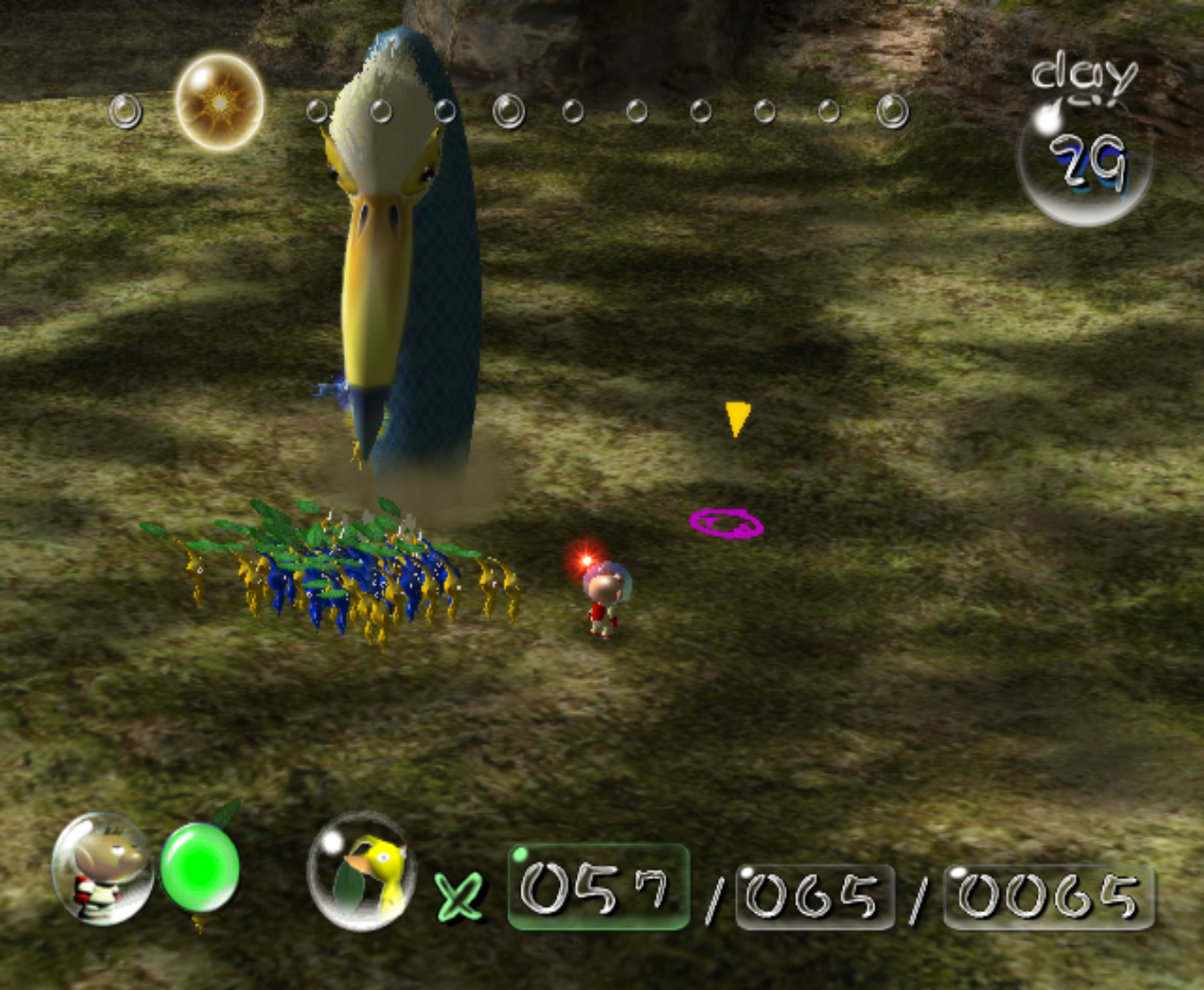
Task: Click the sun icon on the day meter
Action: (220, 103)
